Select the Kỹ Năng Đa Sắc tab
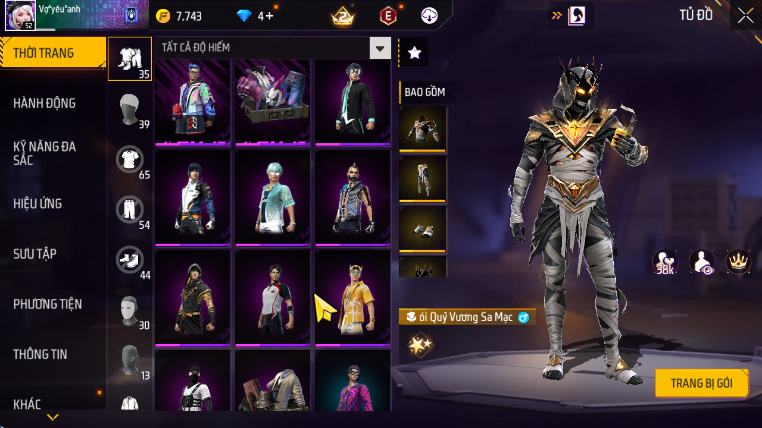Viewport: 762px width, 428px height. (x=45, y=153)
